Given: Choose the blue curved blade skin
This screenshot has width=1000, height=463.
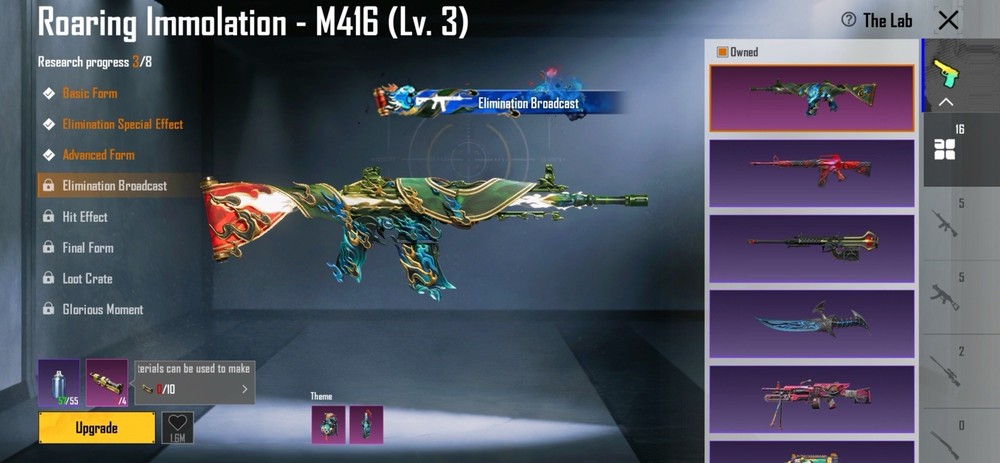Looking at the screenshot, I should point(812,323).
